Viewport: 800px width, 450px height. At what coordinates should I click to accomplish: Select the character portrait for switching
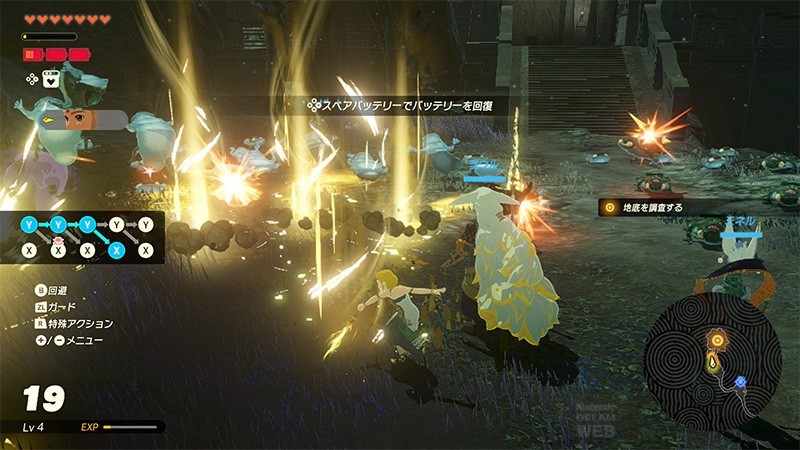[x=79, y=120]
